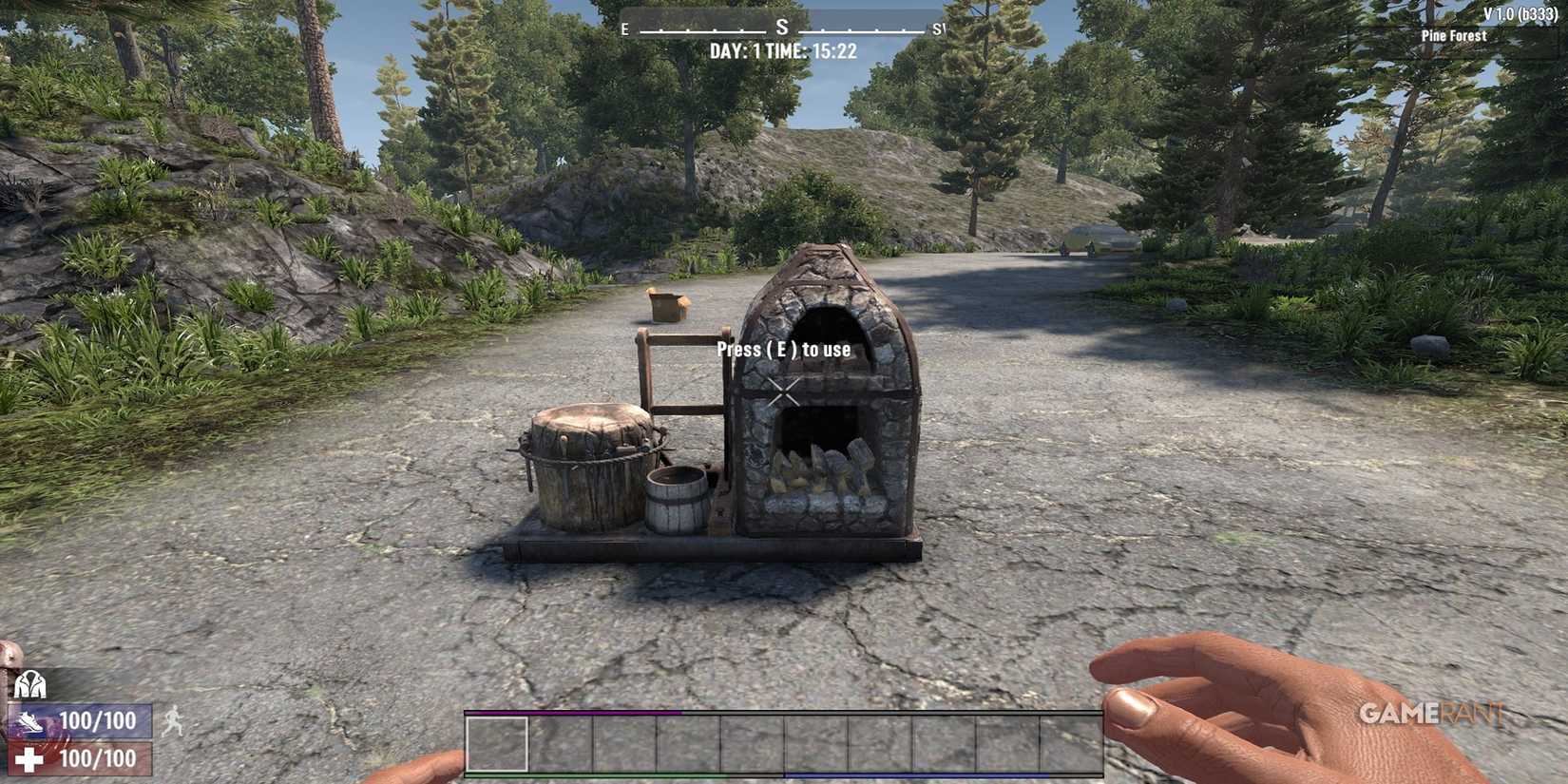1568x784 pixels.
Task: Expand the DAY: 1 TIME: 15:22 header
Action: pos(783,50)
